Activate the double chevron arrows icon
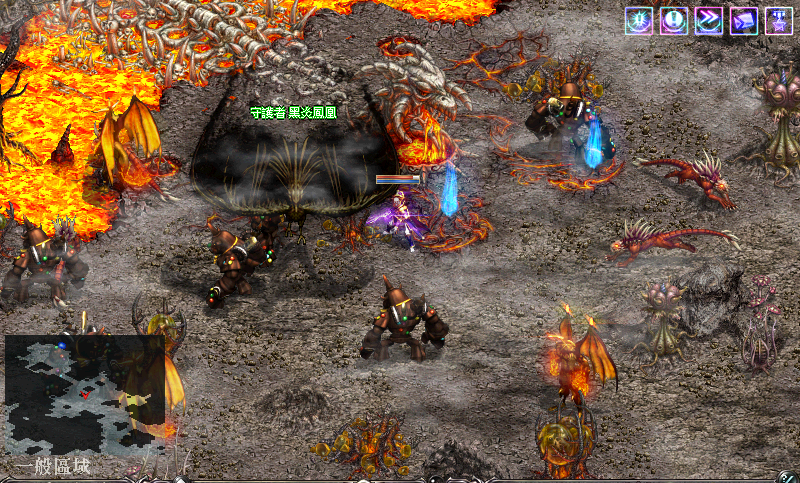Screen dimensions: 800x483 click(709, 21)
